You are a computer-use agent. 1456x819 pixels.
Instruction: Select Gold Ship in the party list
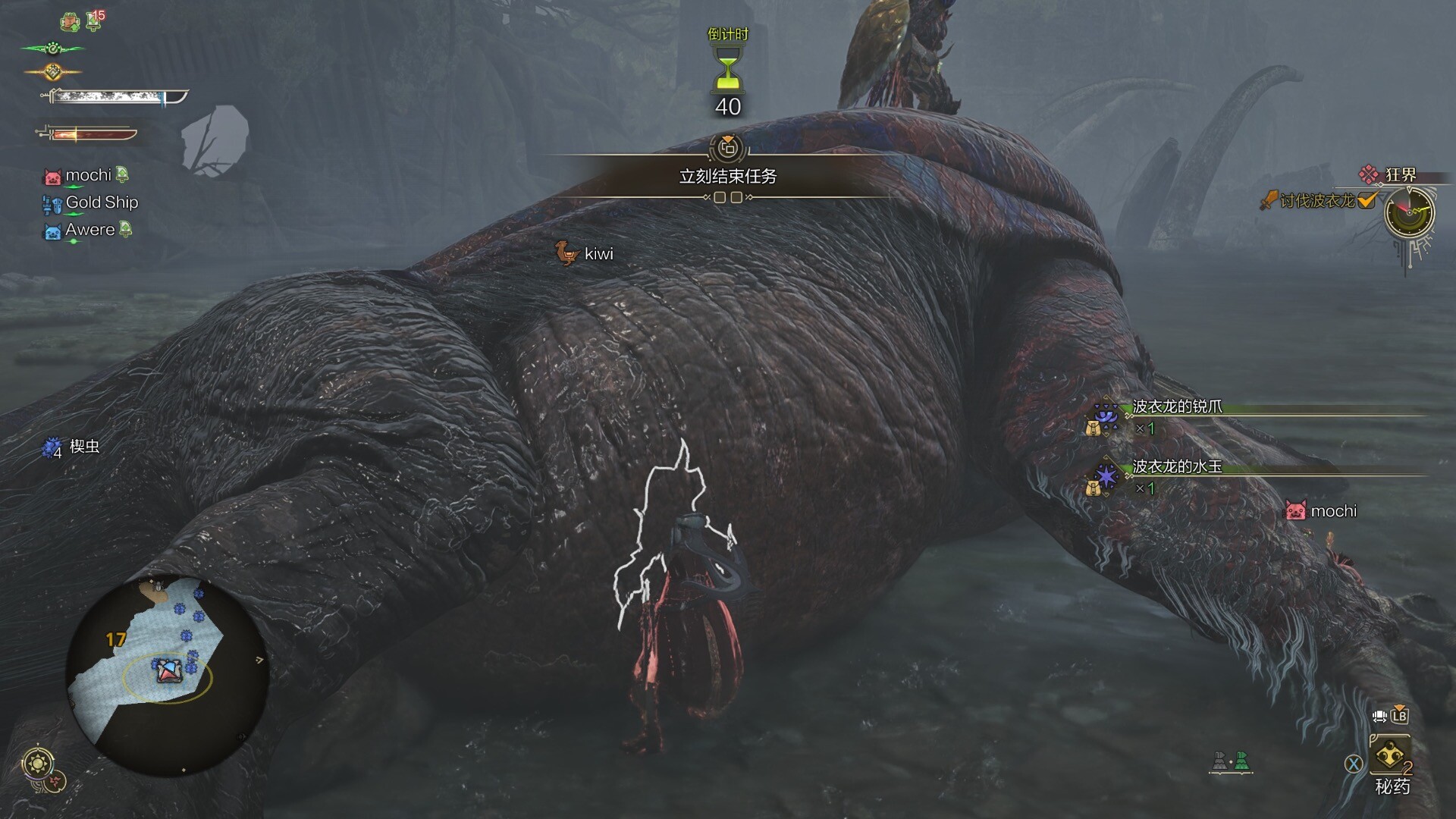point(101,202)
